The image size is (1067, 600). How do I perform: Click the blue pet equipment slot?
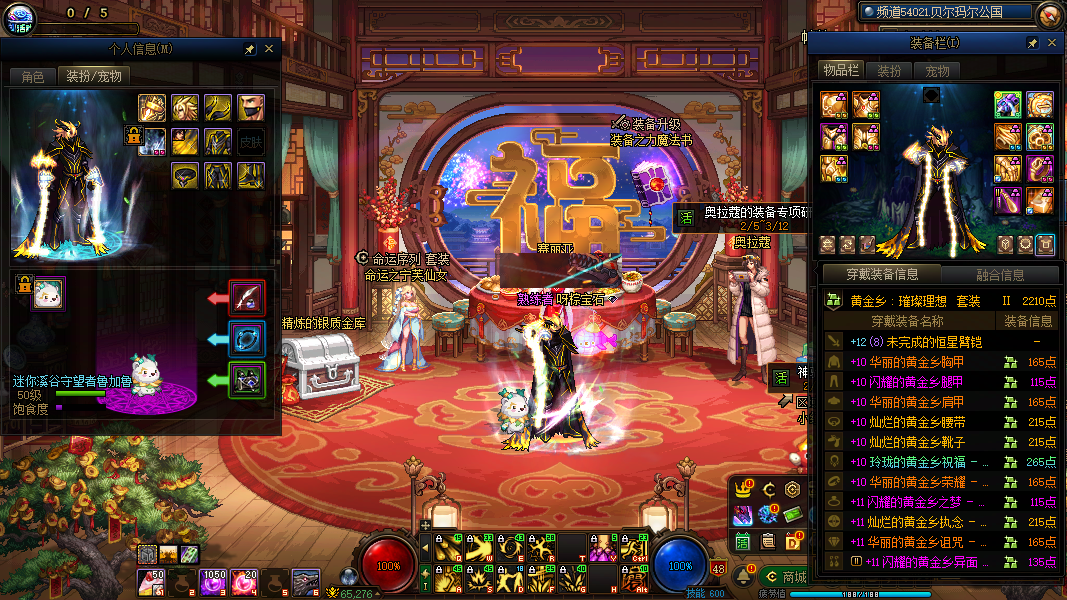246,338
